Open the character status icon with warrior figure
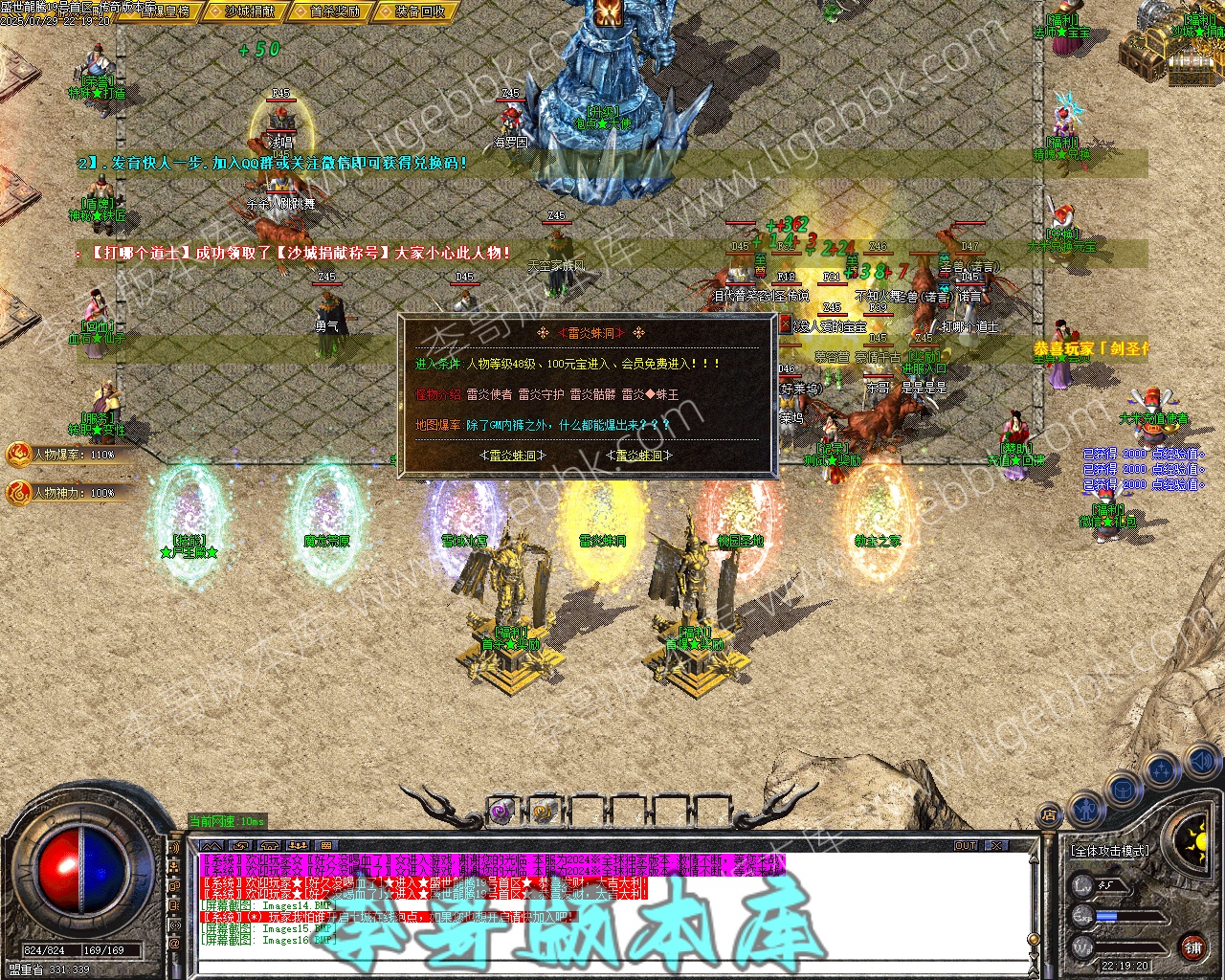 1084,811
